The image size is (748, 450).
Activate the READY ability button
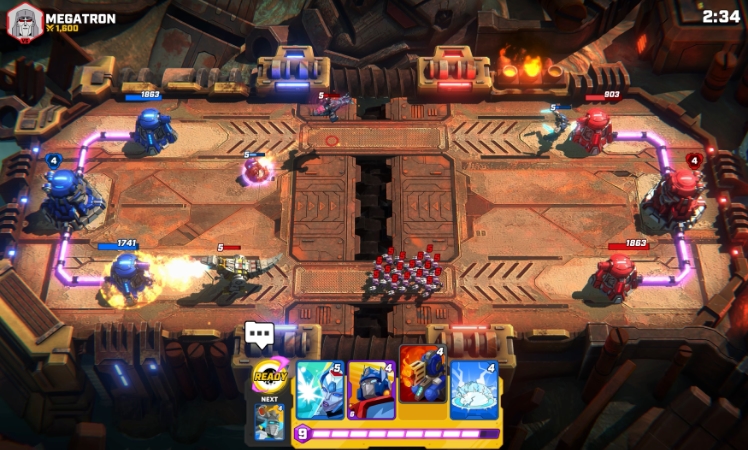pos(270,377)
